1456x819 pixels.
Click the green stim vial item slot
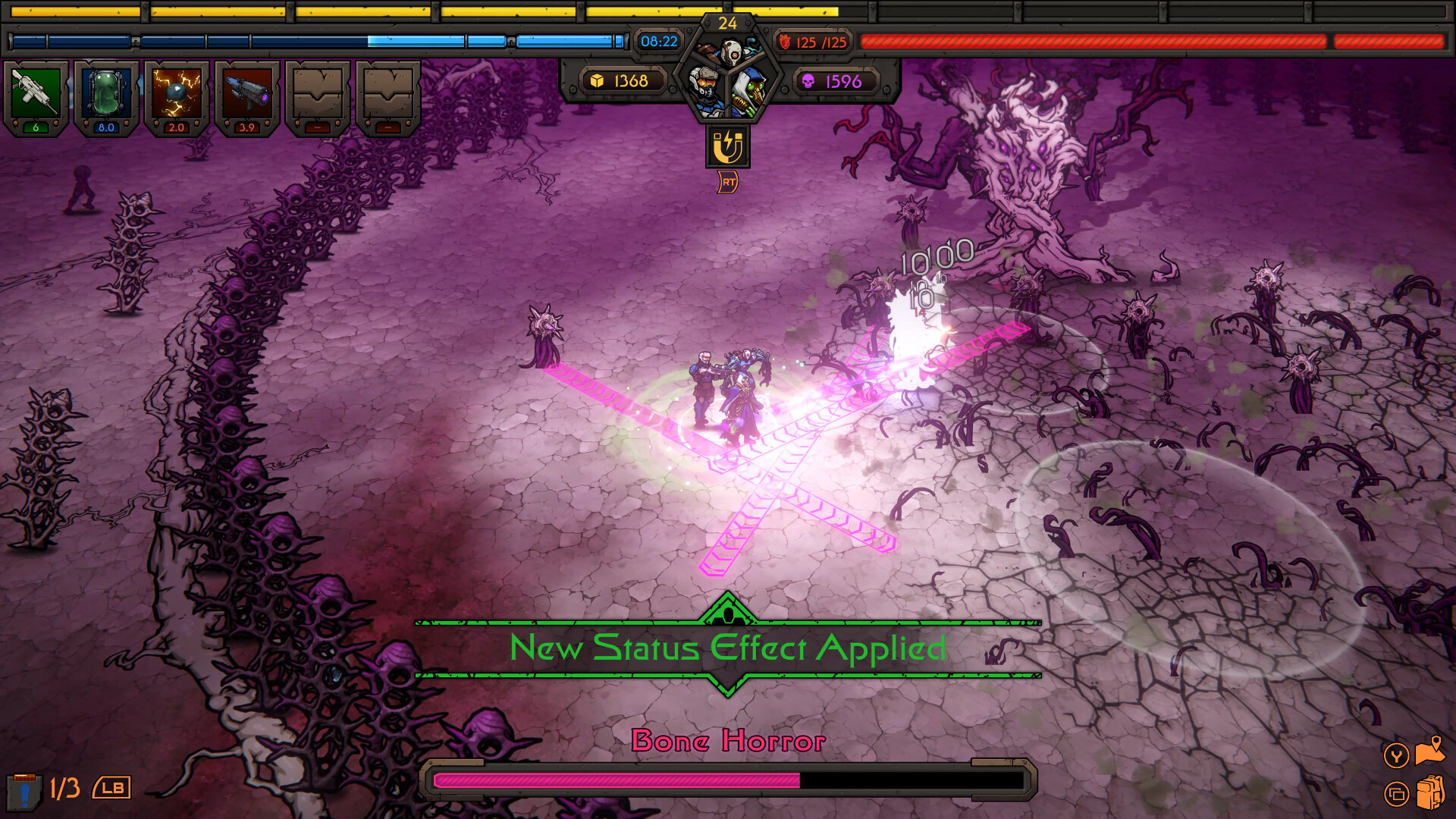(106, 93)
